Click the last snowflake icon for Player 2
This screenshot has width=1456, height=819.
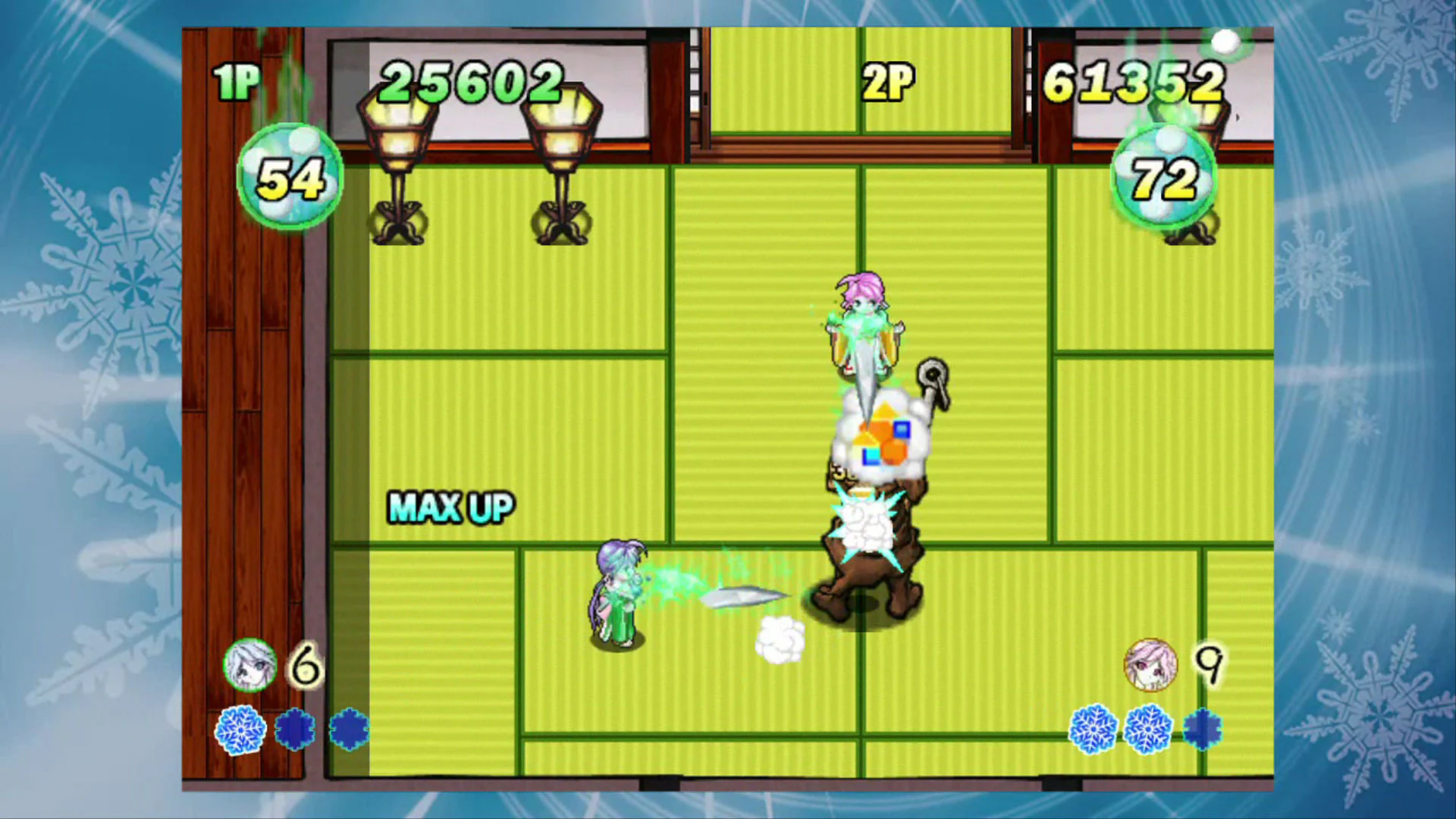pos(1204,728)
